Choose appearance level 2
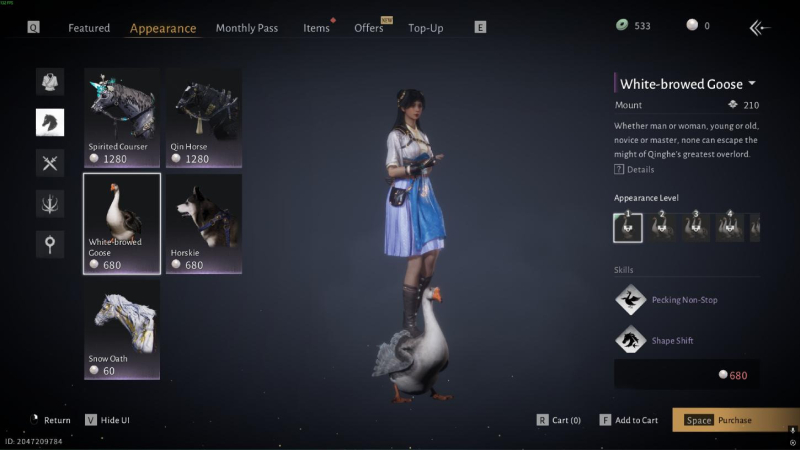 click(662, 227)
